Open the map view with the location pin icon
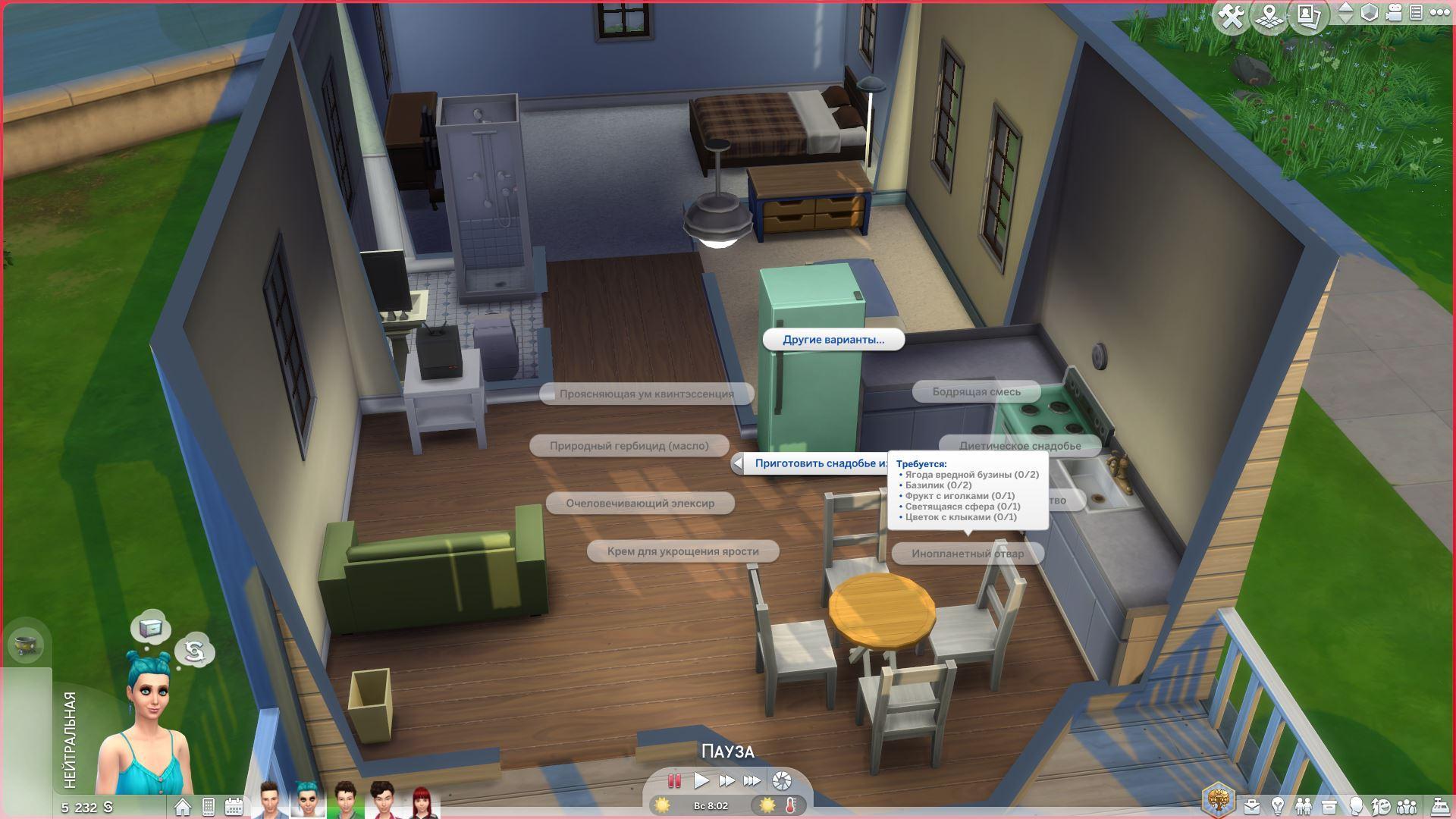Viewport: 1456px width, 819px height. click(1269, 16)
